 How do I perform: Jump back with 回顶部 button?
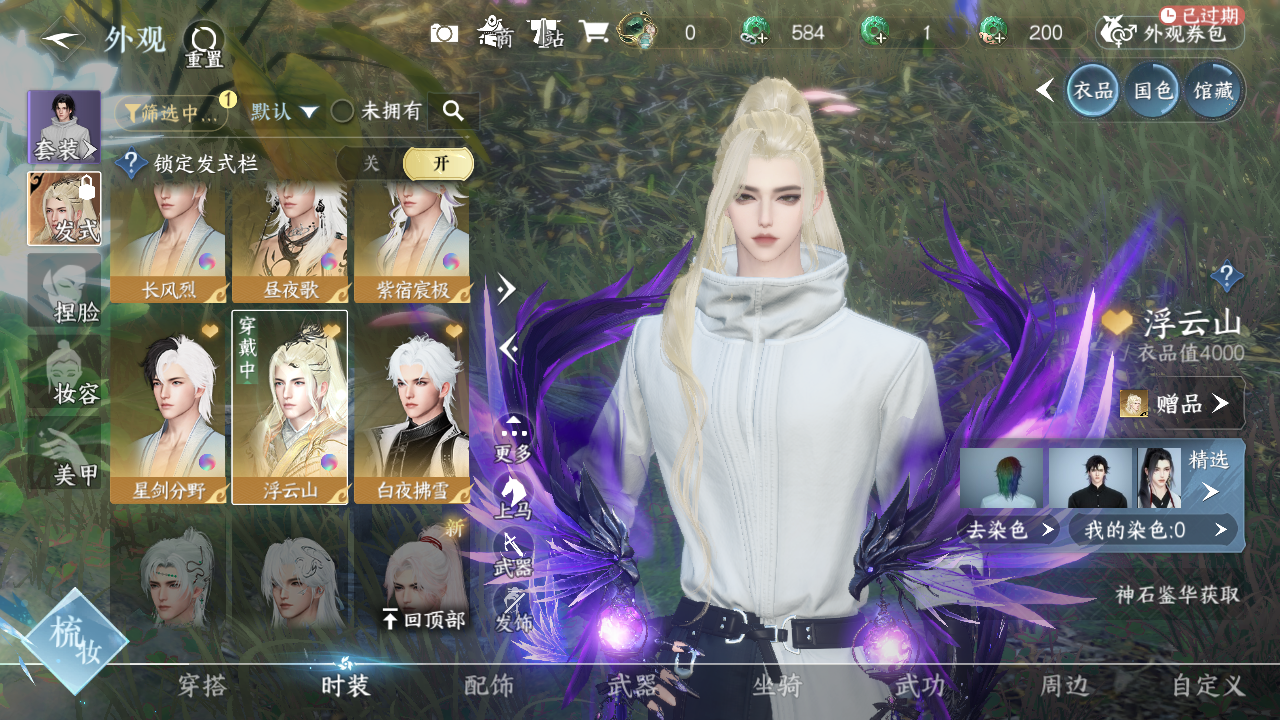tap(425, 620)
